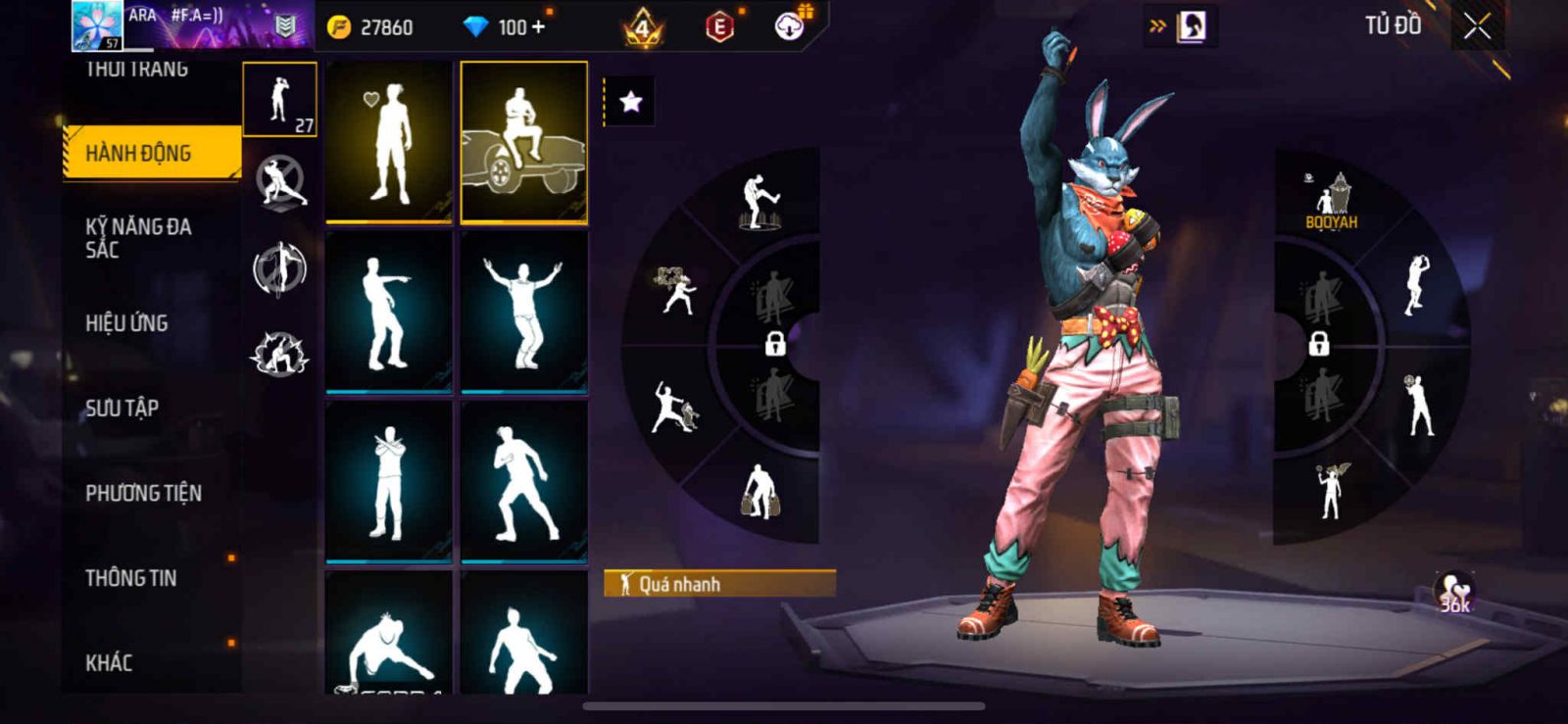1568x724 pixels.
Task: Show the THÔNG TIN section
Action: pos(131,578)
